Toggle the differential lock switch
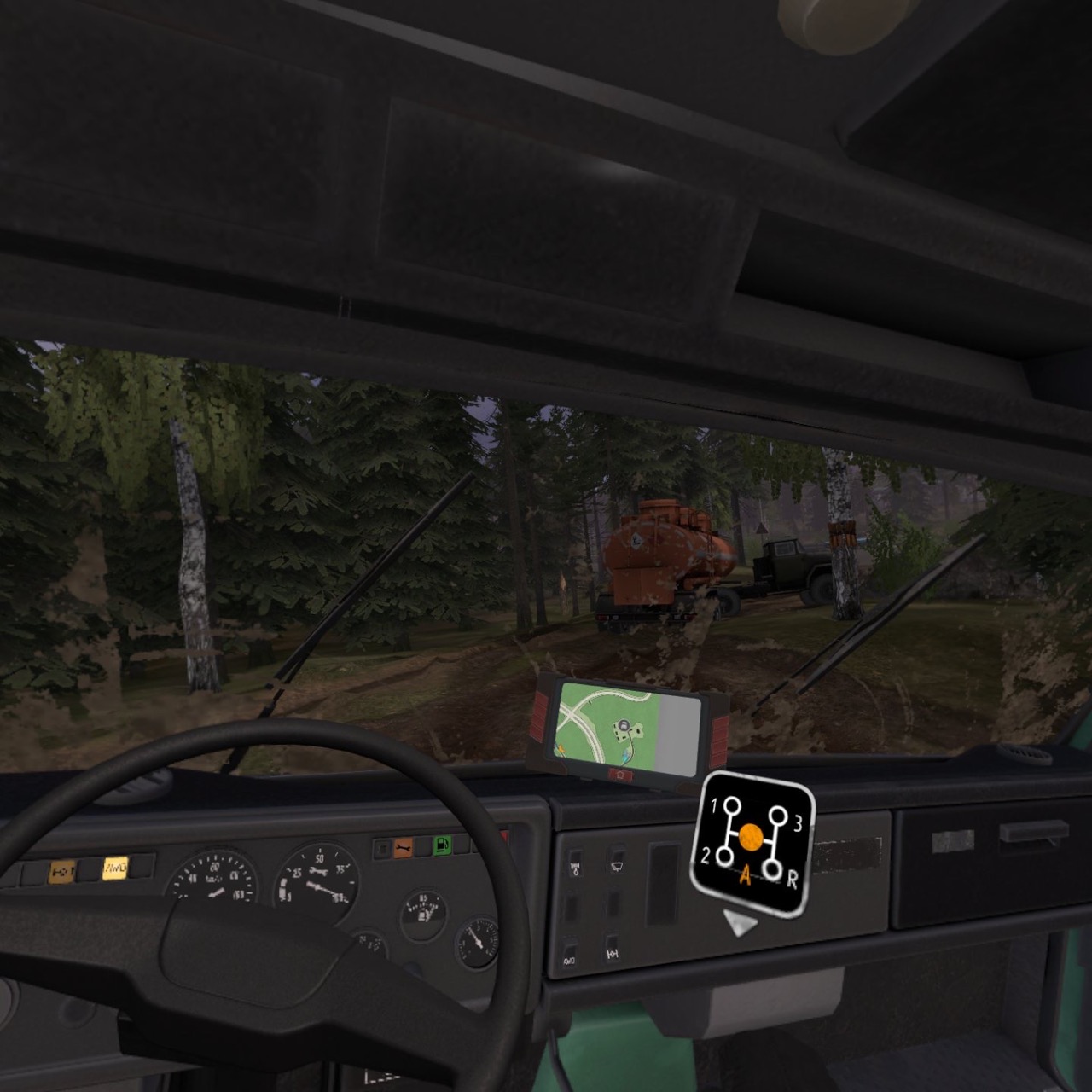Screen dimensions: 1092x1092 (x=613, y=954)
